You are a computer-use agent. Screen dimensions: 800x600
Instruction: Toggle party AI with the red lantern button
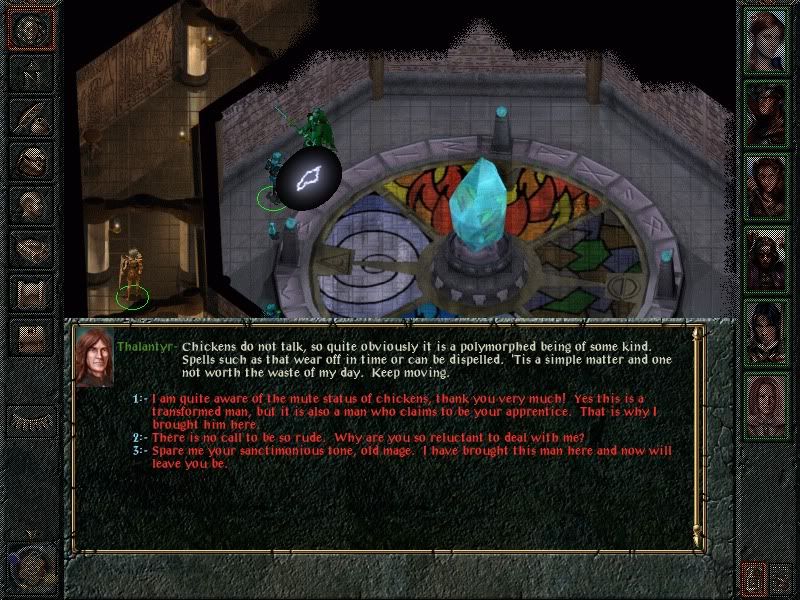pos(755,576)
